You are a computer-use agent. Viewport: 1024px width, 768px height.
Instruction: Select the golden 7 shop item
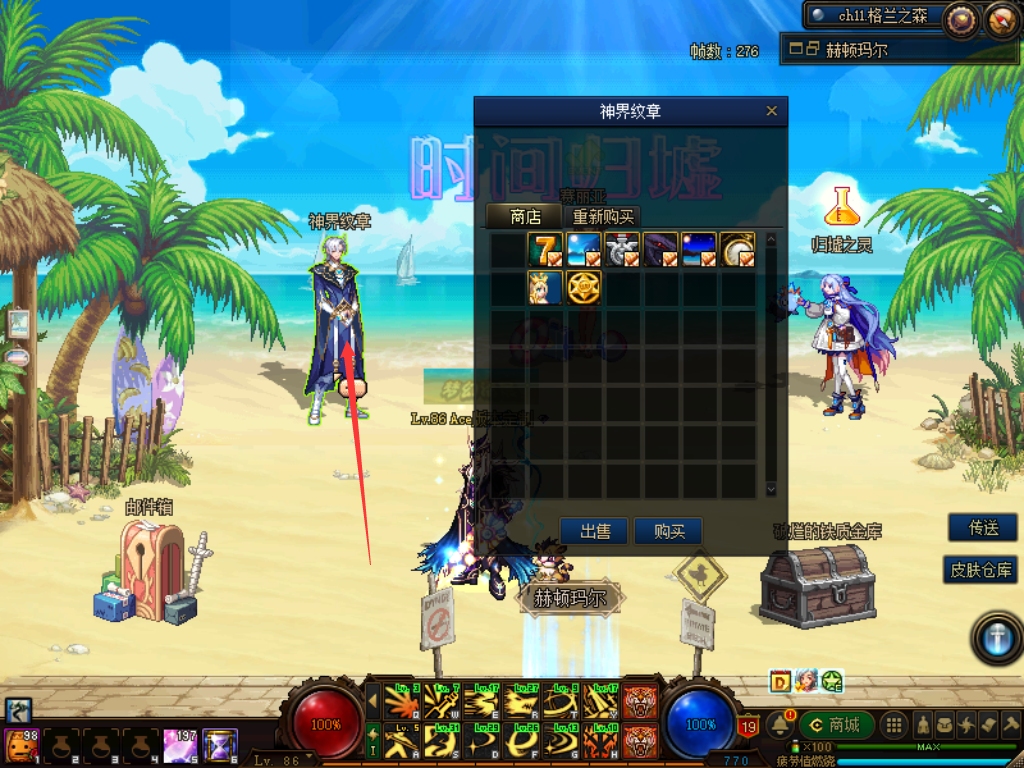[x=545, y=250]
